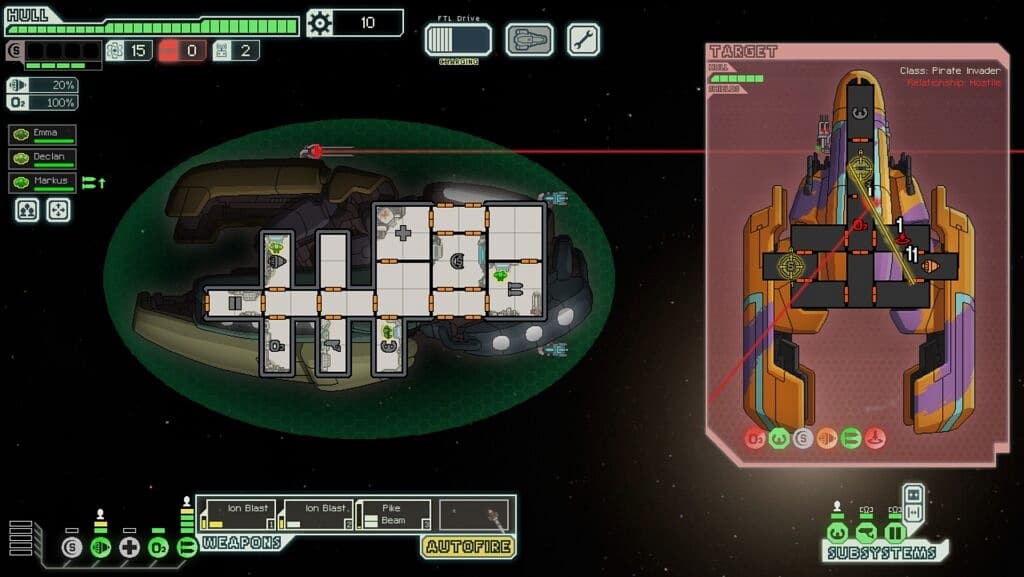
Task: Click the shields system power icon
Action: (x=70, y=547)
